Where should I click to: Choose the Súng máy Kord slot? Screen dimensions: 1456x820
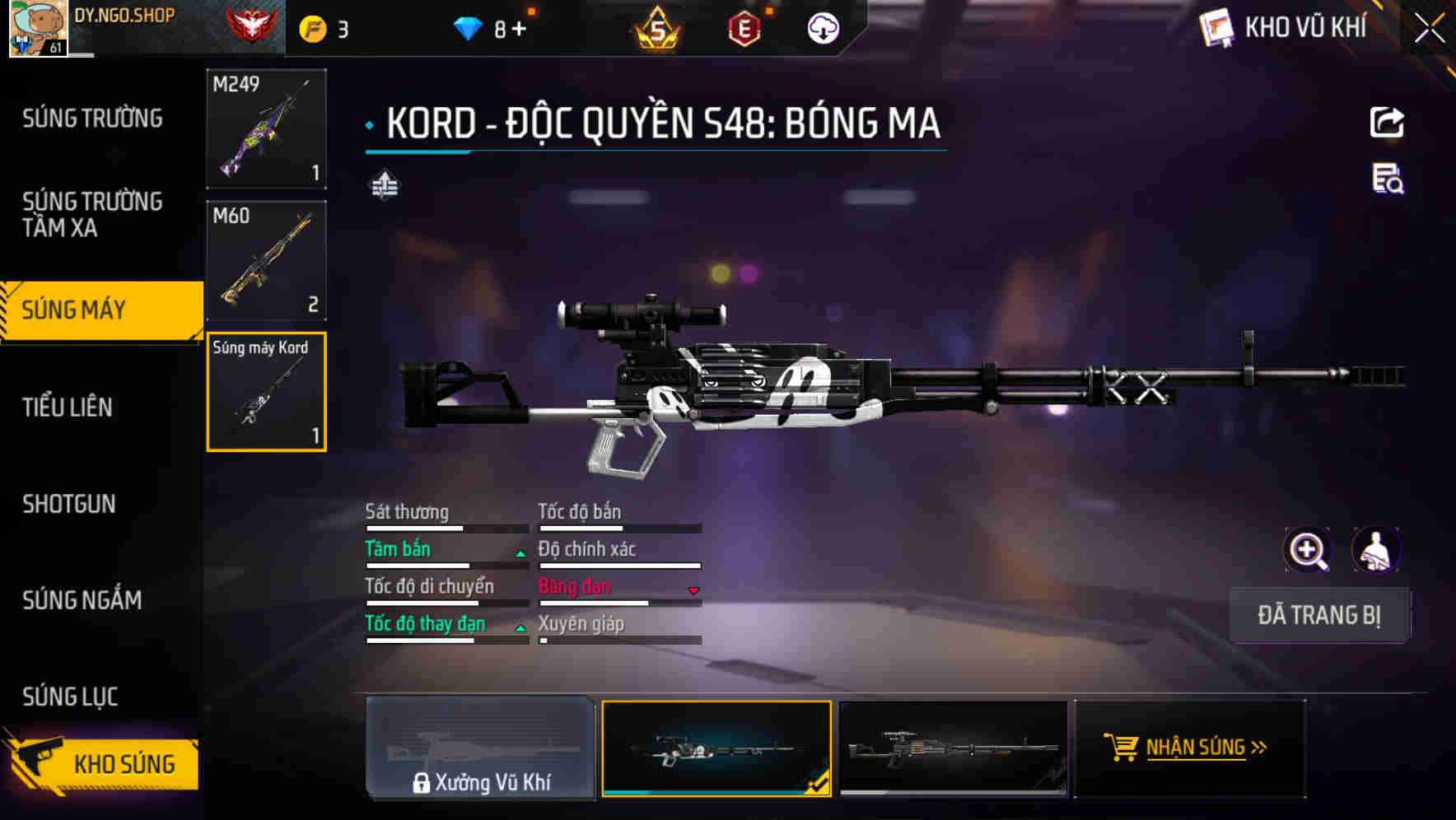tap(266, 392)
